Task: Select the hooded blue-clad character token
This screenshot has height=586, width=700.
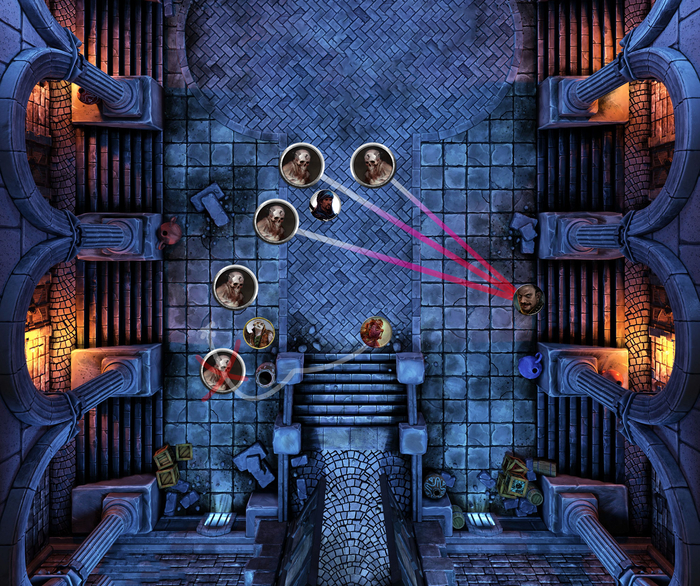Action: coord(324,204)
